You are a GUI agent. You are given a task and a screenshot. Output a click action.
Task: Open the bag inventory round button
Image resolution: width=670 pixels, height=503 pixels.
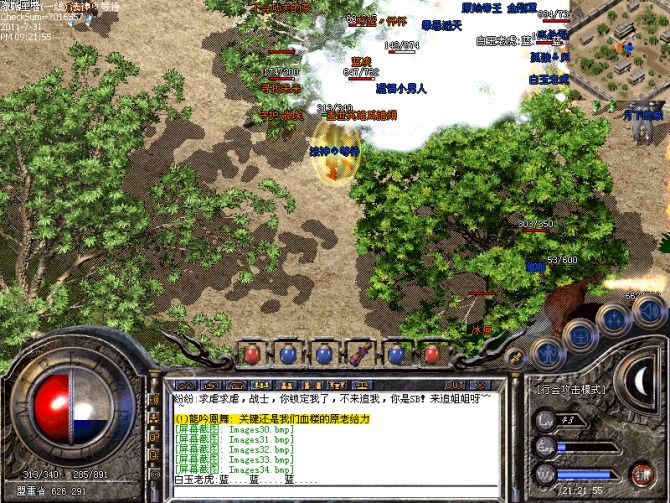pyautogui.click(x=580, y=335)
